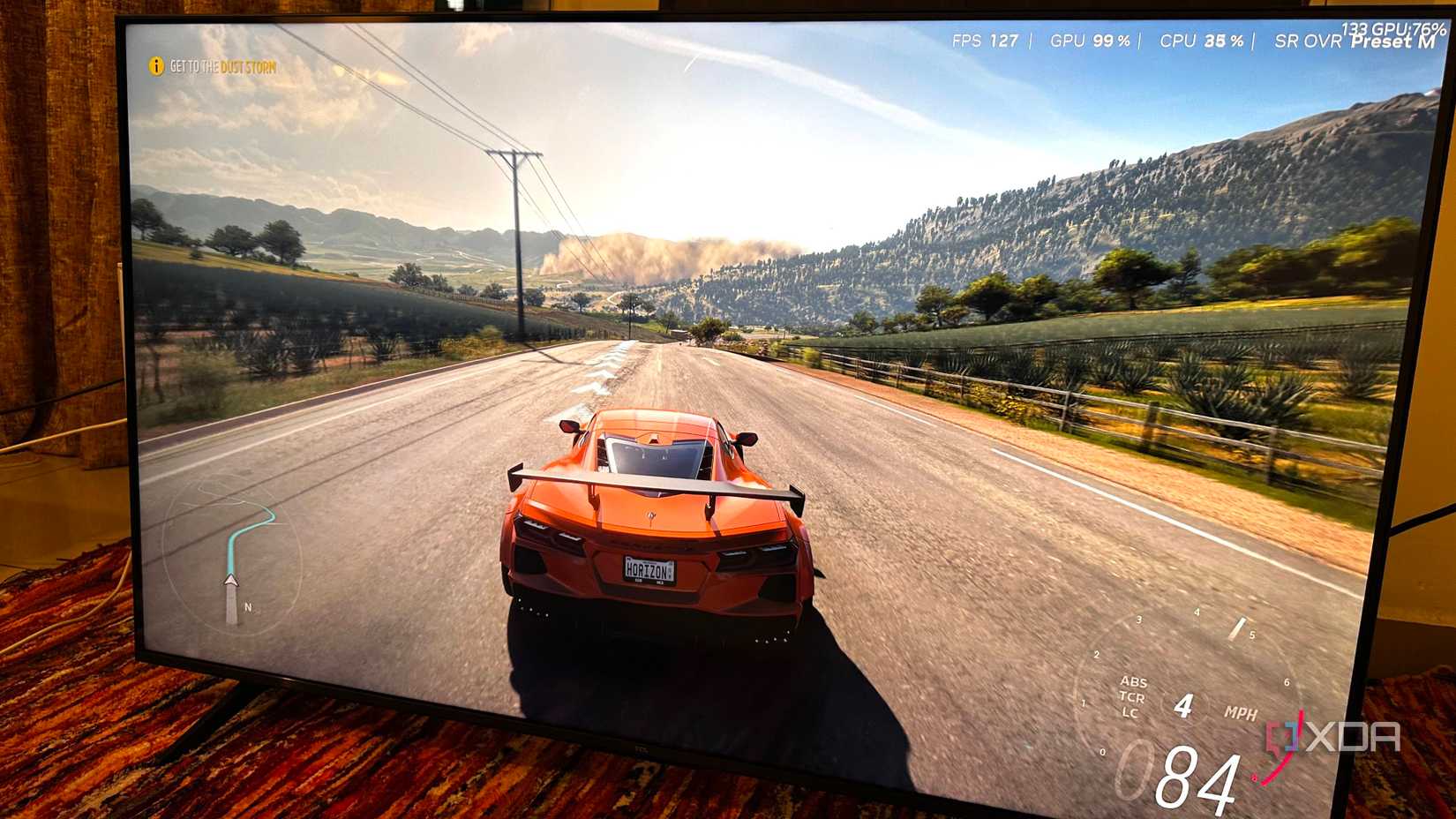Click the info icon beside the Dust Storm objective
Viewport: 1456px width, 819px height.
tap(157, 64)
